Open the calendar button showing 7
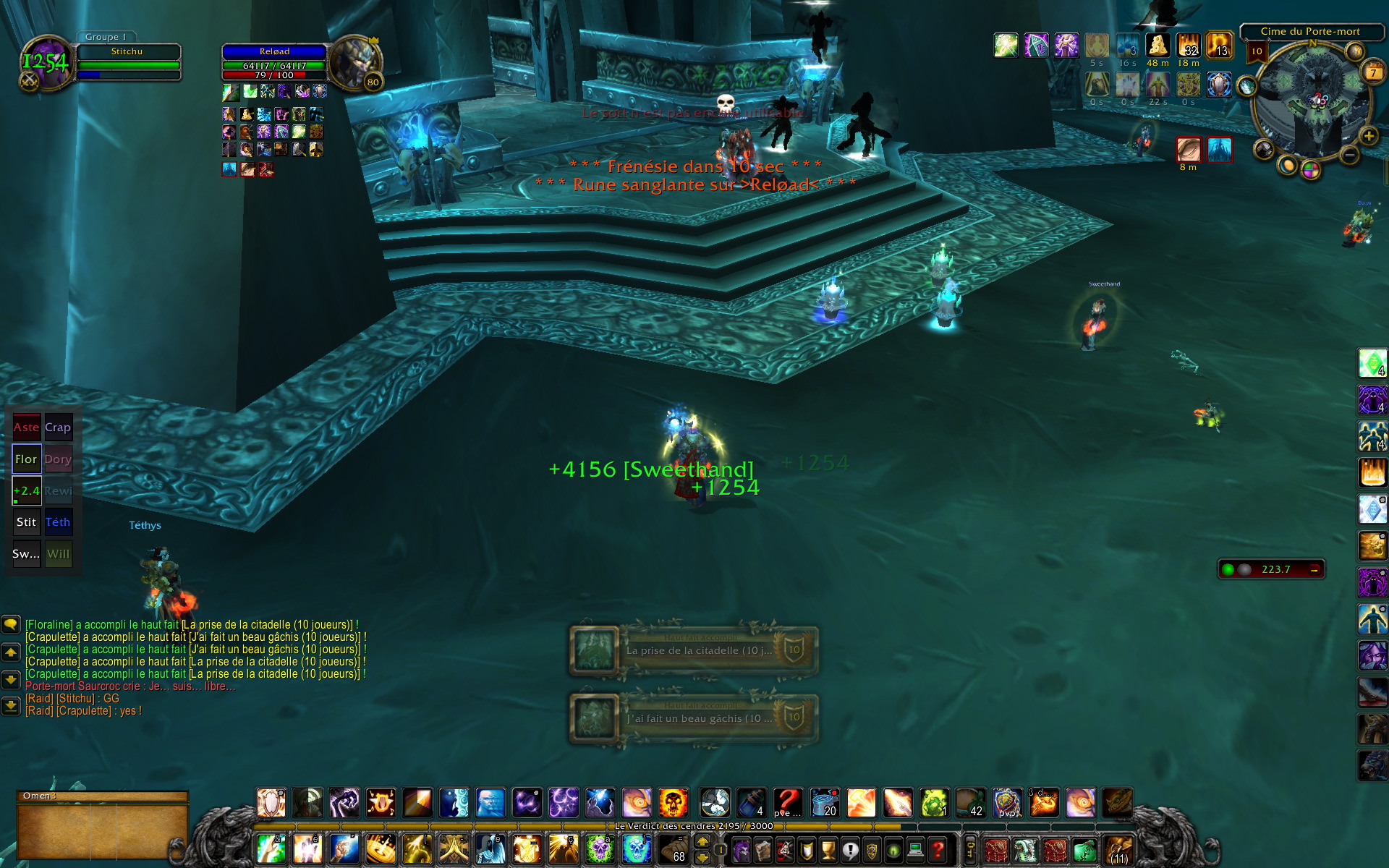The width and height of the screenshot is (1389, 868). (x=1372, y=72)
